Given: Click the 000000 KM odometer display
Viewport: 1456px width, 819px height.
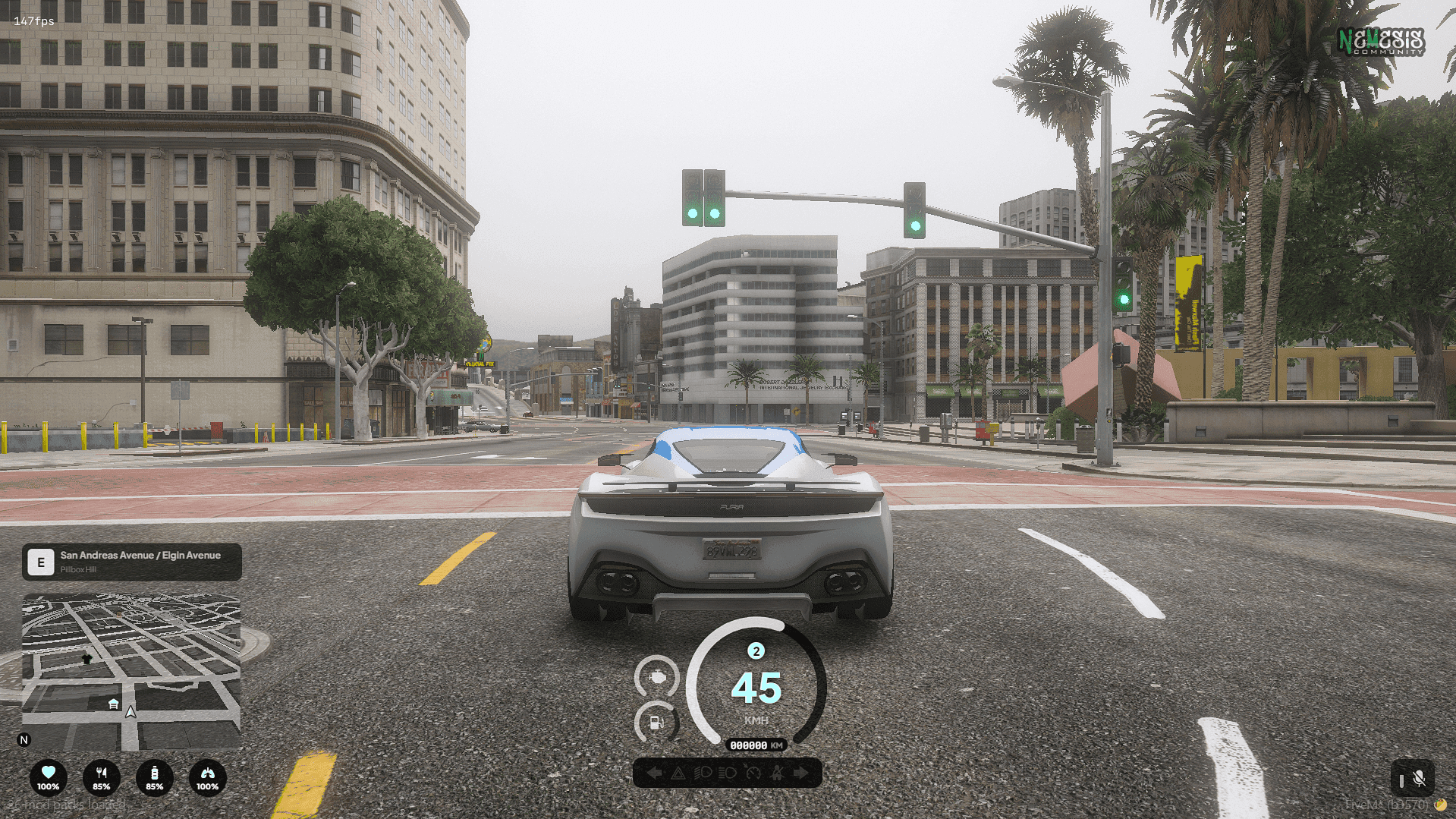Looking at the screenshot, I should [757, 746].
